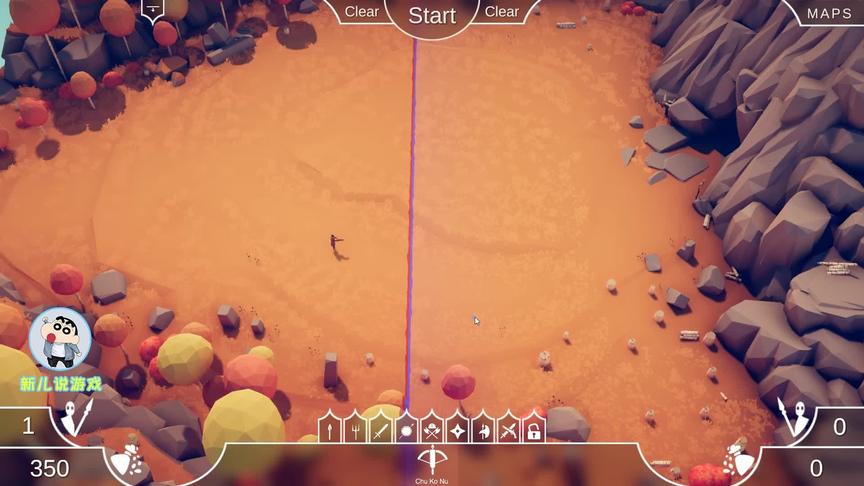The height and width of the screenshot is (486, 864).
Task: Select the helmet and crossed axes category
Action: click(432, 430)
